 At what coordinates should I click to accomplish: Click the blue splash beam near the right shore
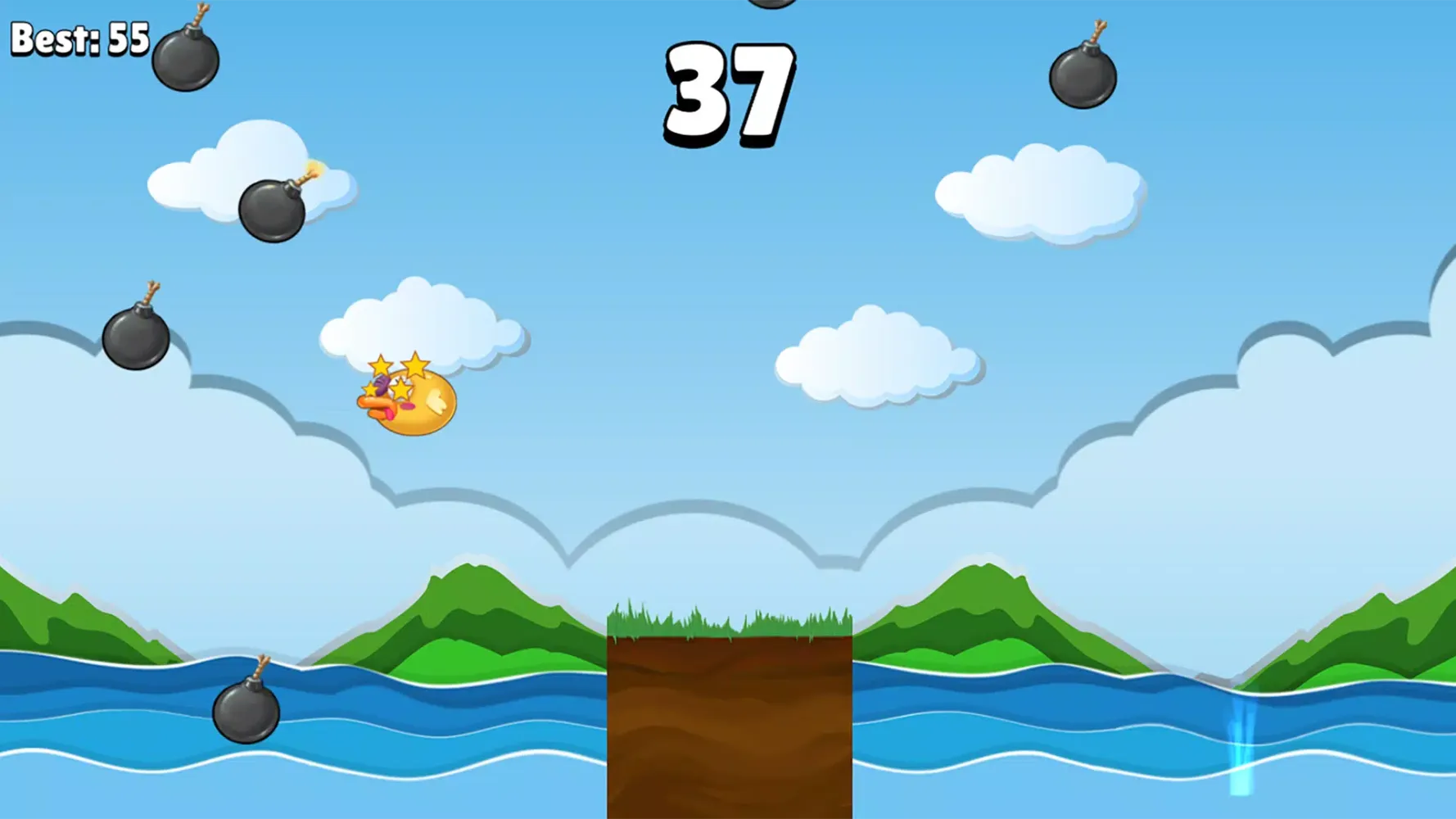coord(1241,745)
